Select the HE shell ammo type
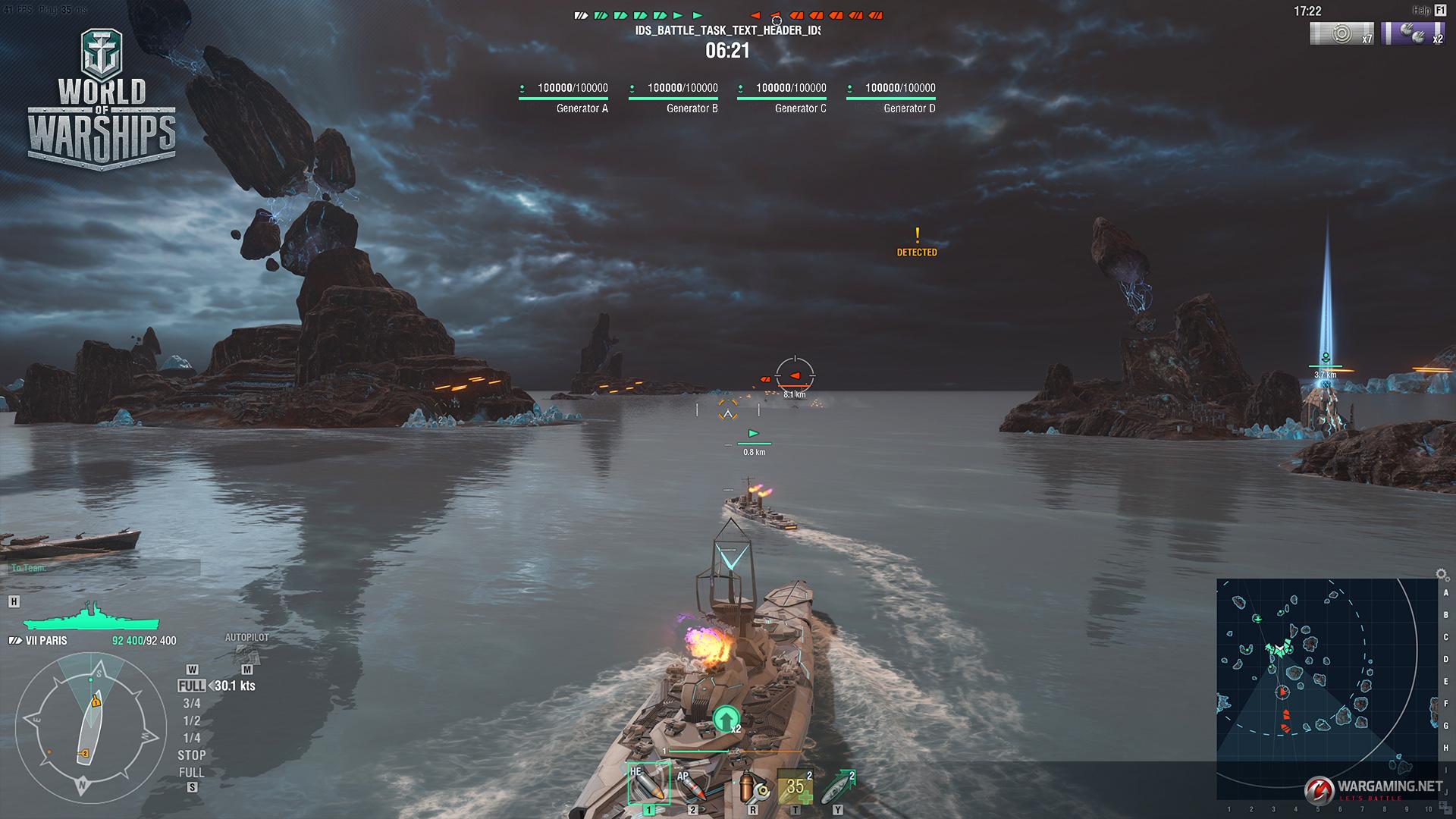This screenshot has height=819, width=1456. [648, 785]
